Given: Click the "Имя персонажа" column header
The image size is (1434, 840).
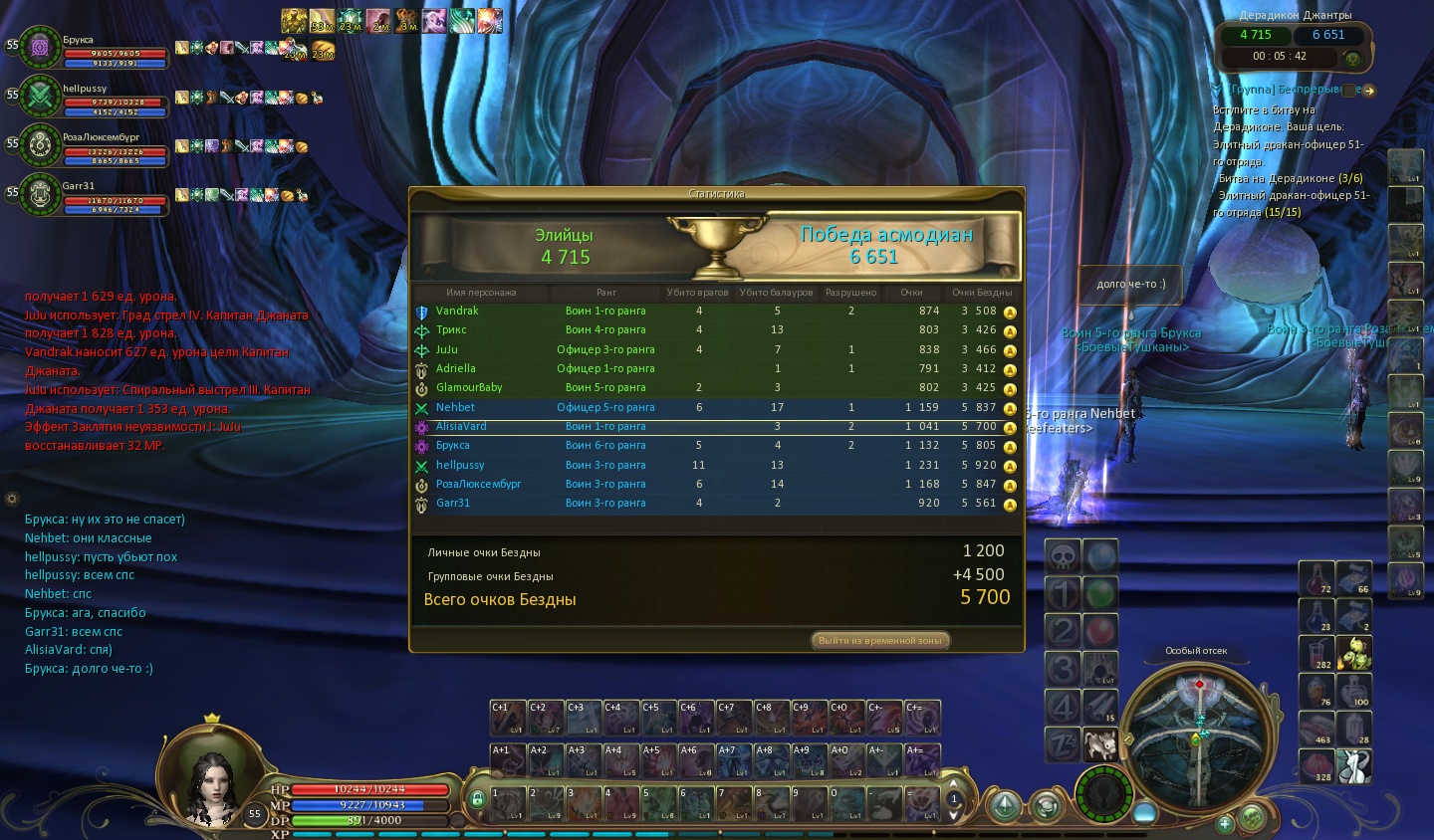Looking at the screenshot, I should (481, 293).
